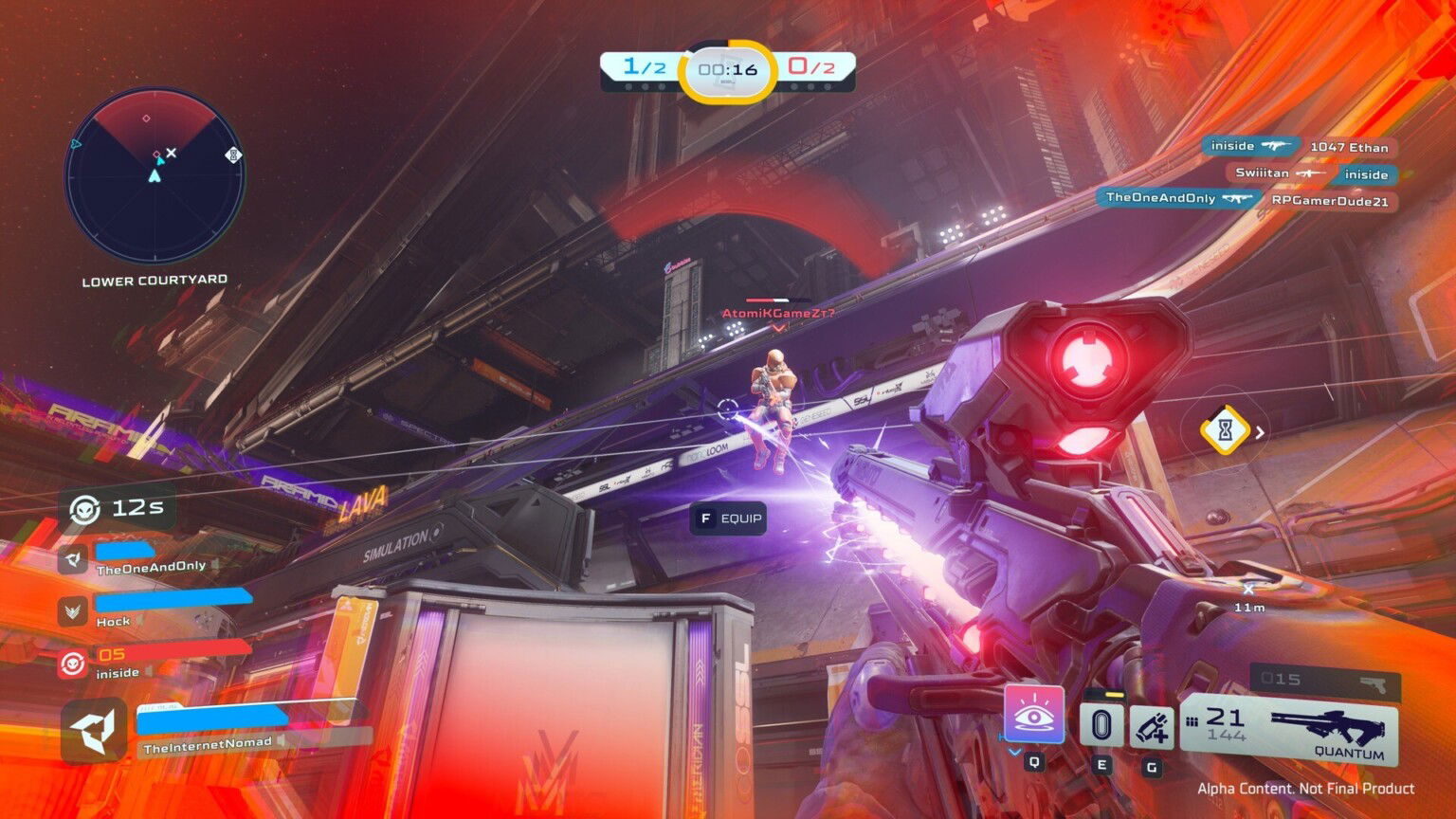Open the right team score tab showing 0/2
1456x819 pixels.
coord(810,64)
